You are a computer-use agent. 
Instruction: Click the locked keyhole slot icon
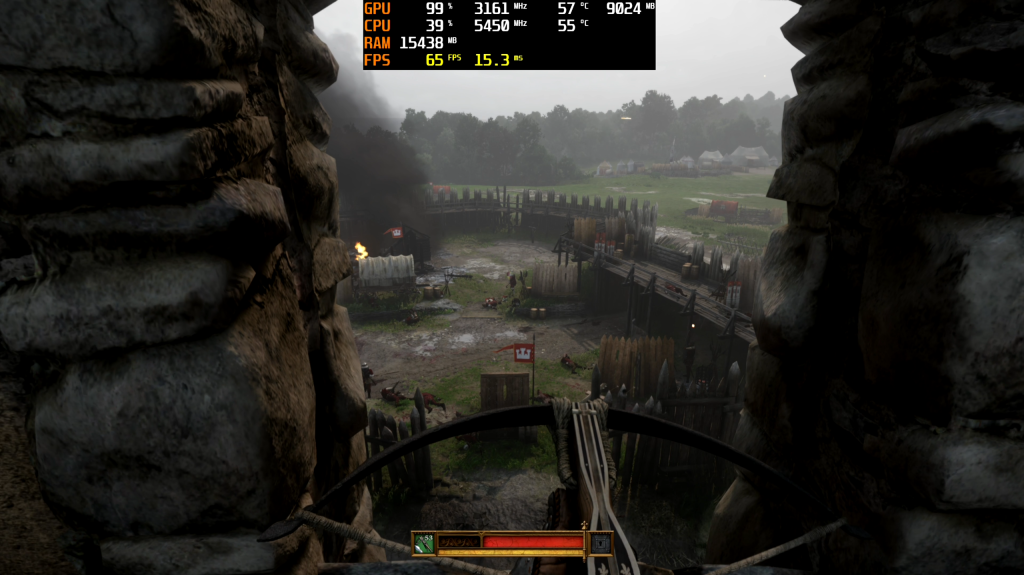tap(600, 543)
